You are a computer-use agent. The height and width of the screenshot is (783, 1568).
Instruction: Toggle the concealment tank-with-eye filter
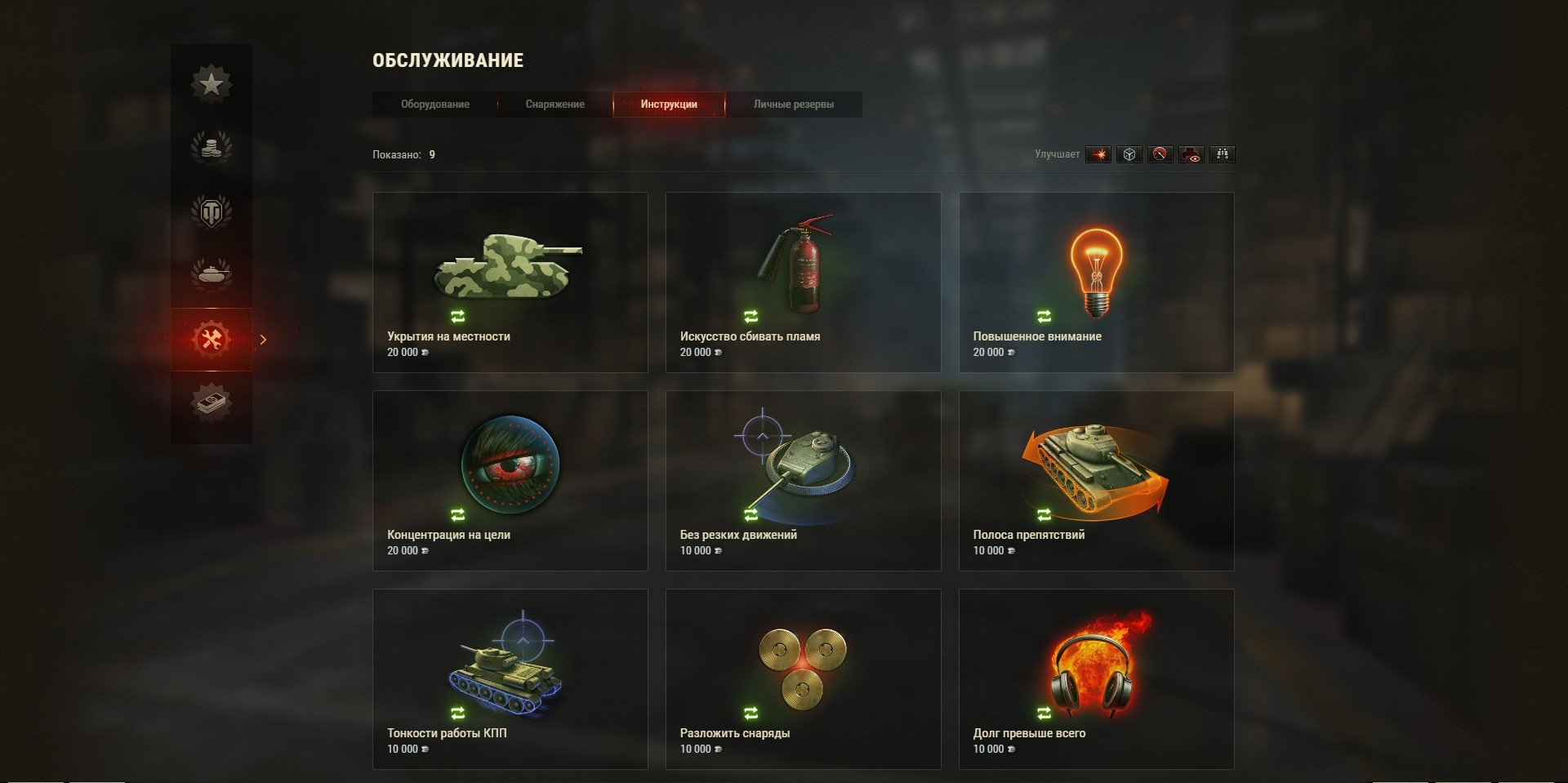(1192, 154)
